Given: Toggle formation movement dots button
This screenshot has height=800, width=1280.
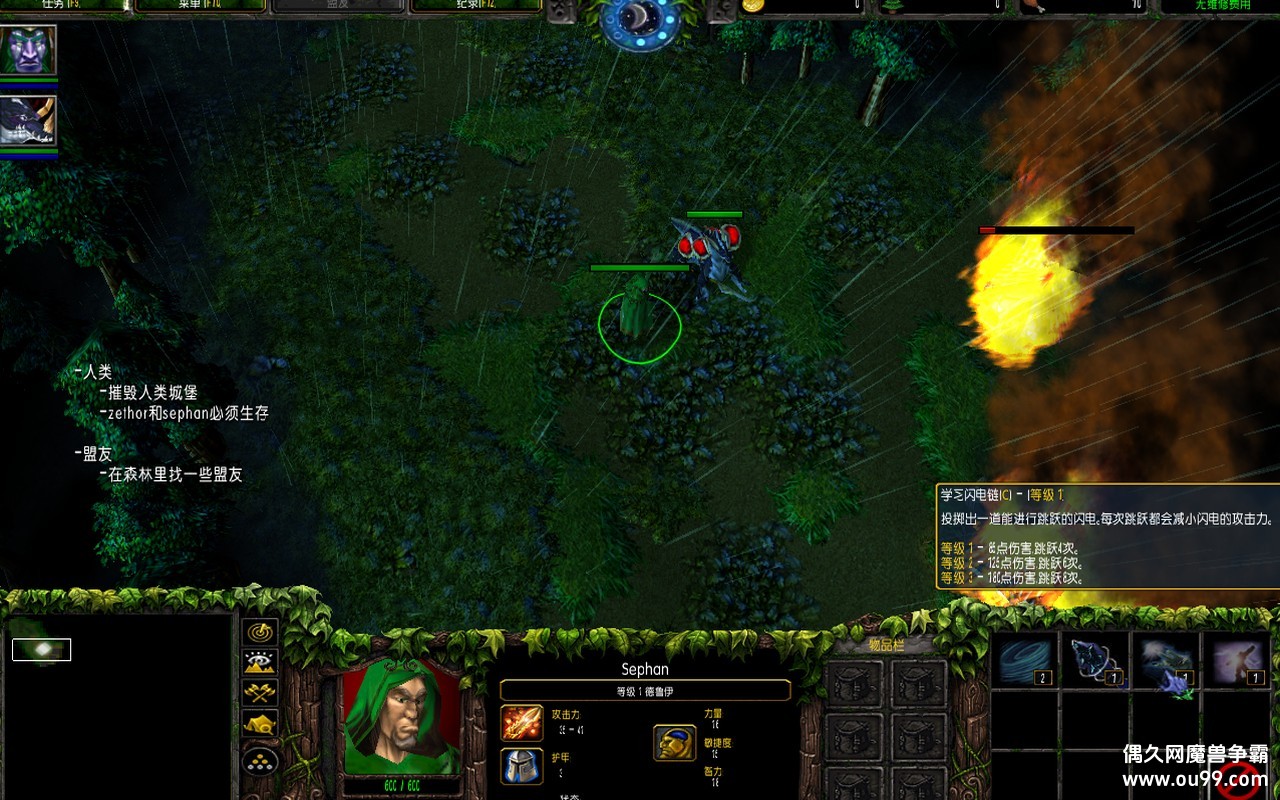Looking at the screenshot, I should click(261, 760).
